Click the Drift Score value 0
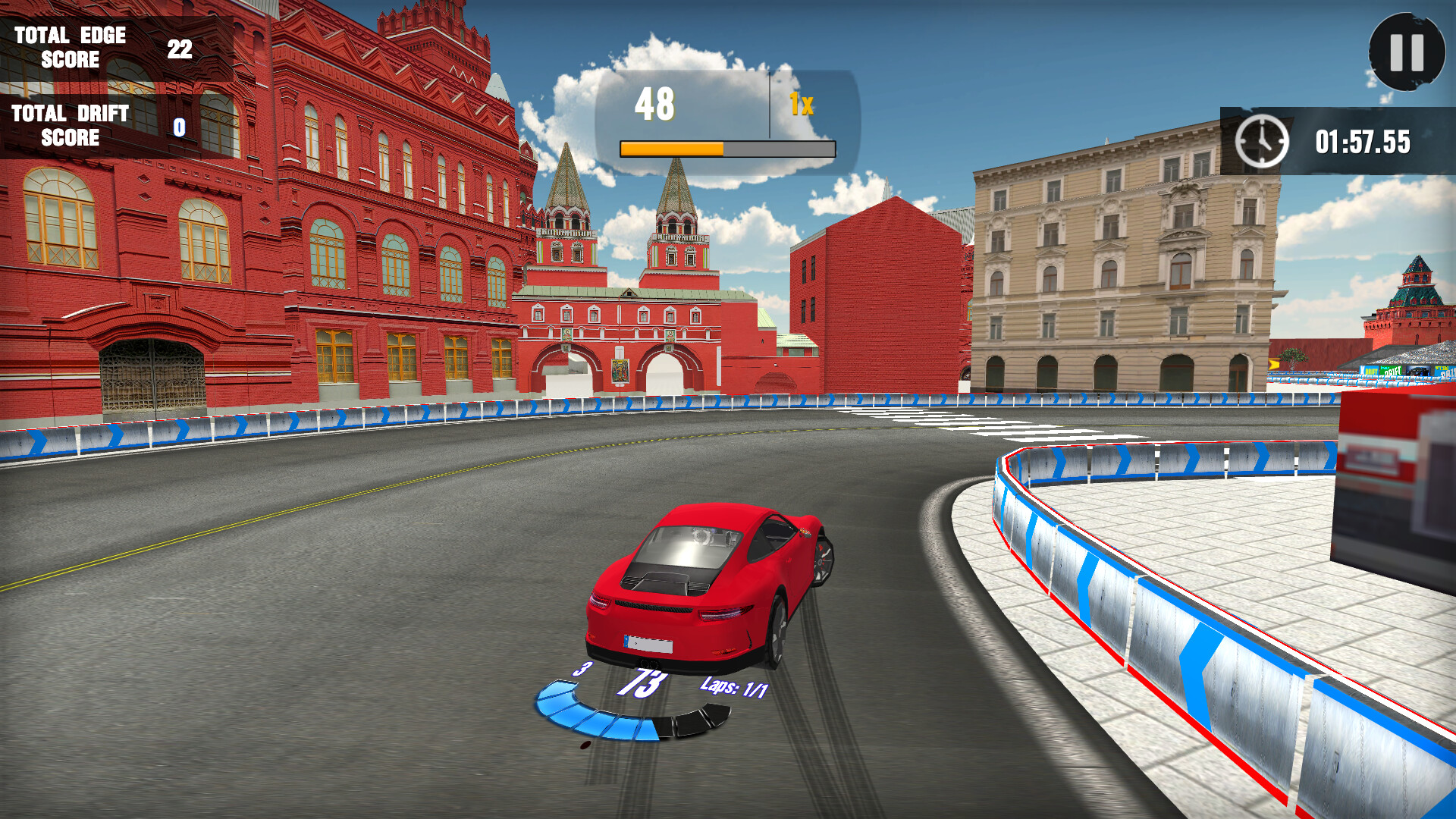 click(179, 127)
